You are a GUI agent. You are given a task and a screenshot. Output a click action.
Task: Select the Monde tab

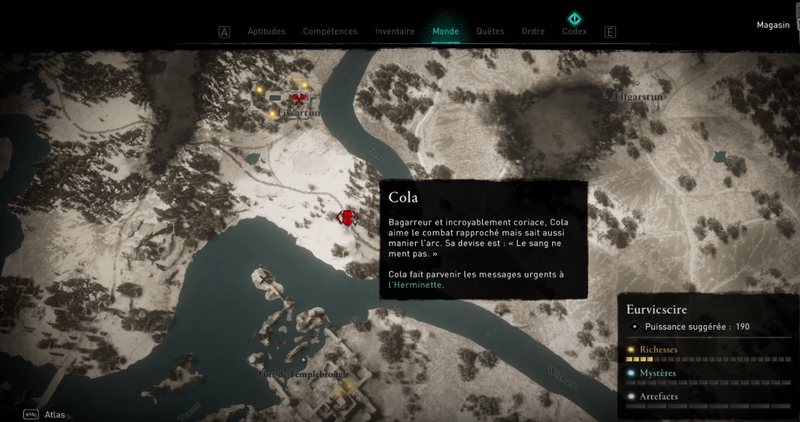pyautogui.click(x=445, y=31)
